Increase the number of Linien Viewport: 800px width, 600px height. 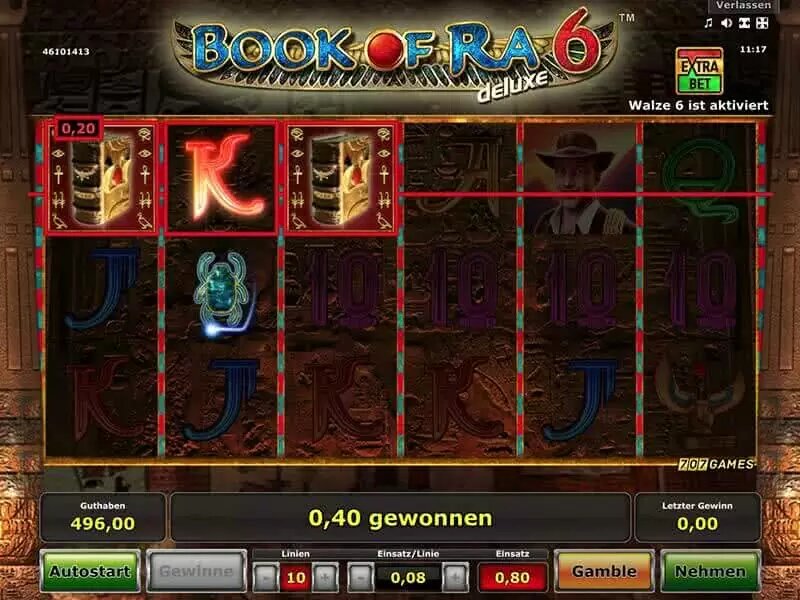(x=324, y=576)
